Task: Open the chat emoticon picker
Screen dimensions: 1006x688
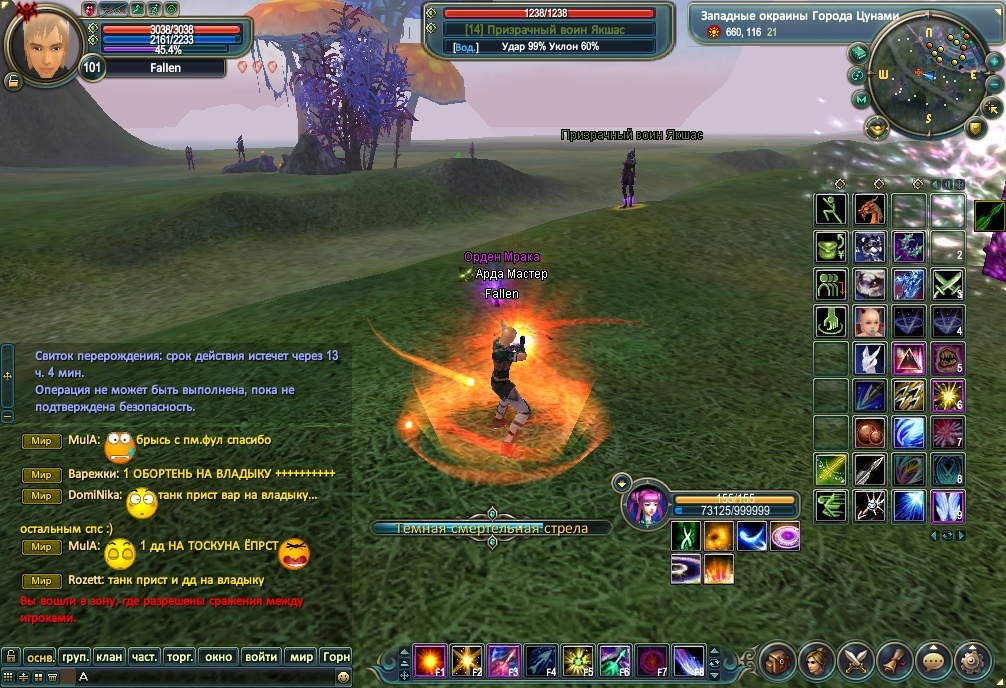Action: click(x=344, y=677)
